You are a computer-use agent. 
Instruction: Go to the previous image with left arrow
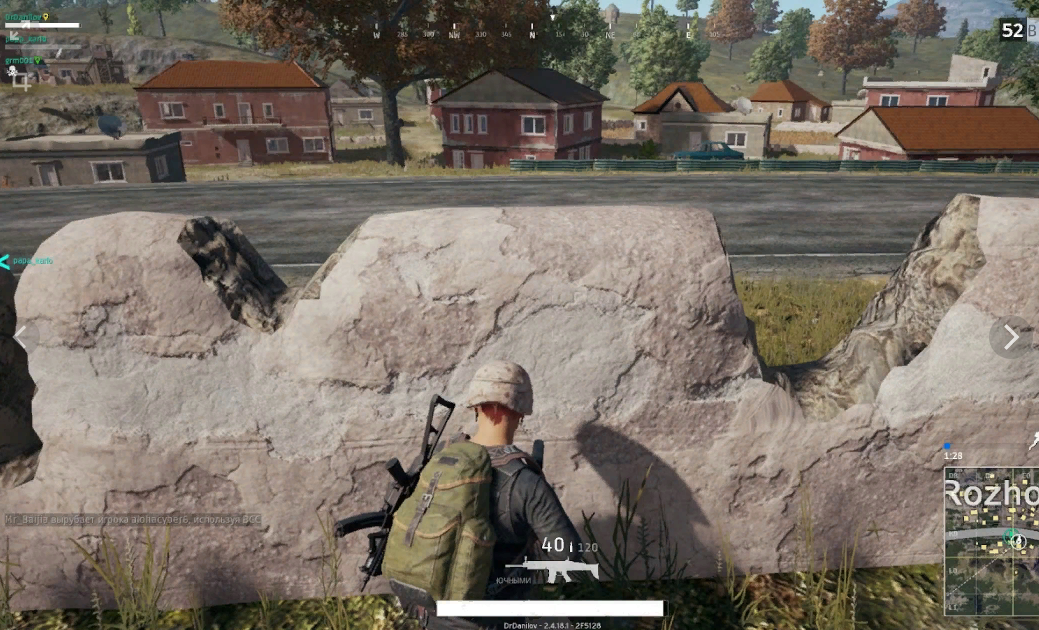coord(20,338)
